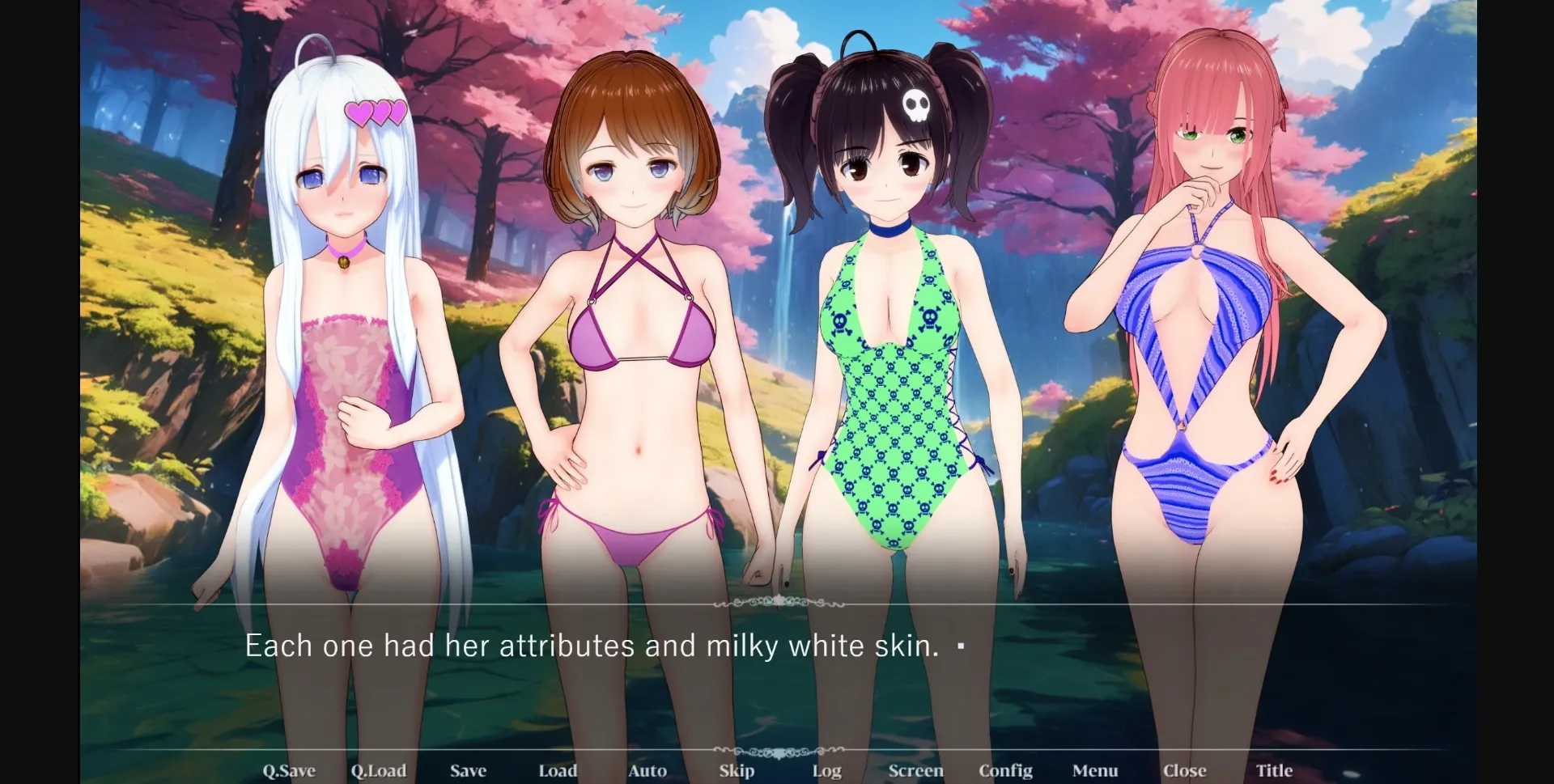The image size is (1554, 784).
Task: Enable Skip mode to fast-forward text
Action: coord(737,771)
